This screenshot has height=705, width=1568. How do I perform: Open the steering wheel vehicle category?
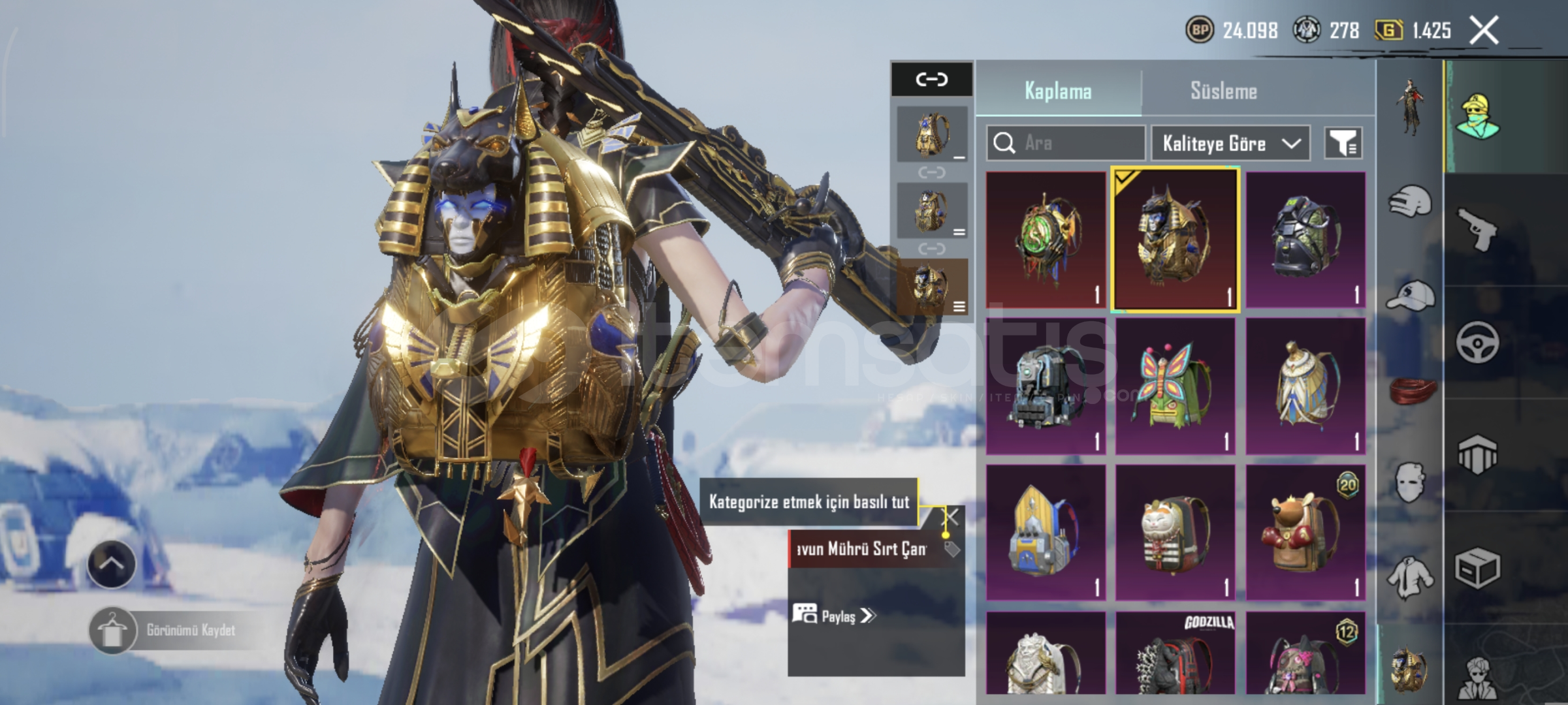(1478, 342)
